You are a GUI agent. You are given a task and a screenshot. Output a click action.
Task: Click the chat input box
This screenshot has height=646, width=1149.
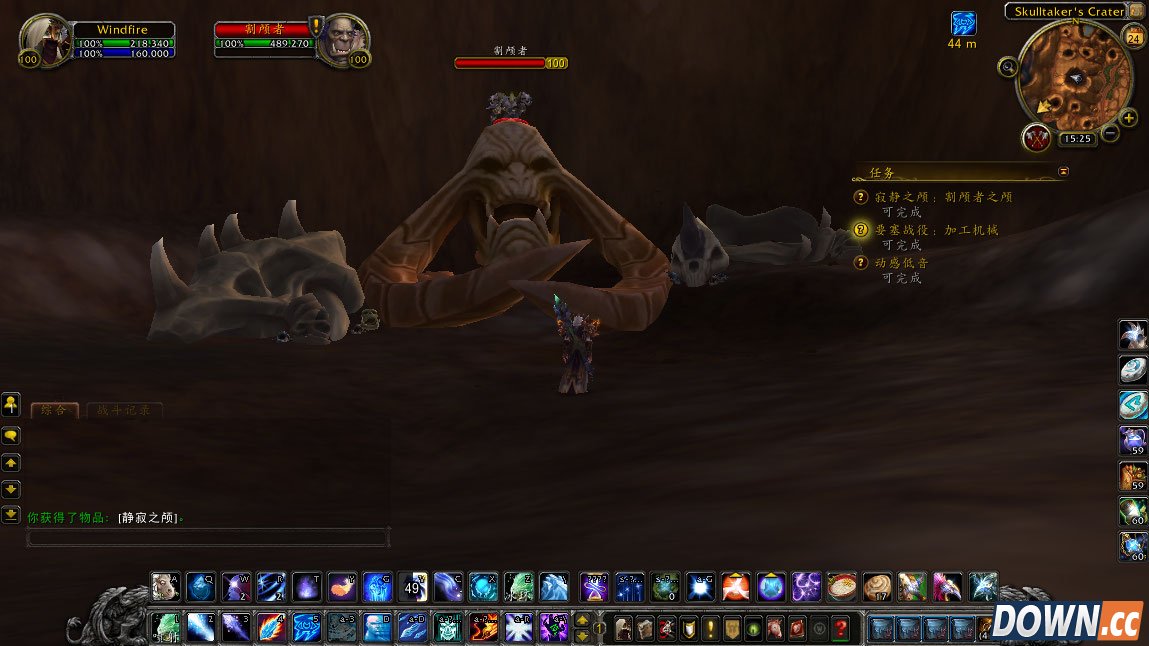pos(207,538)
